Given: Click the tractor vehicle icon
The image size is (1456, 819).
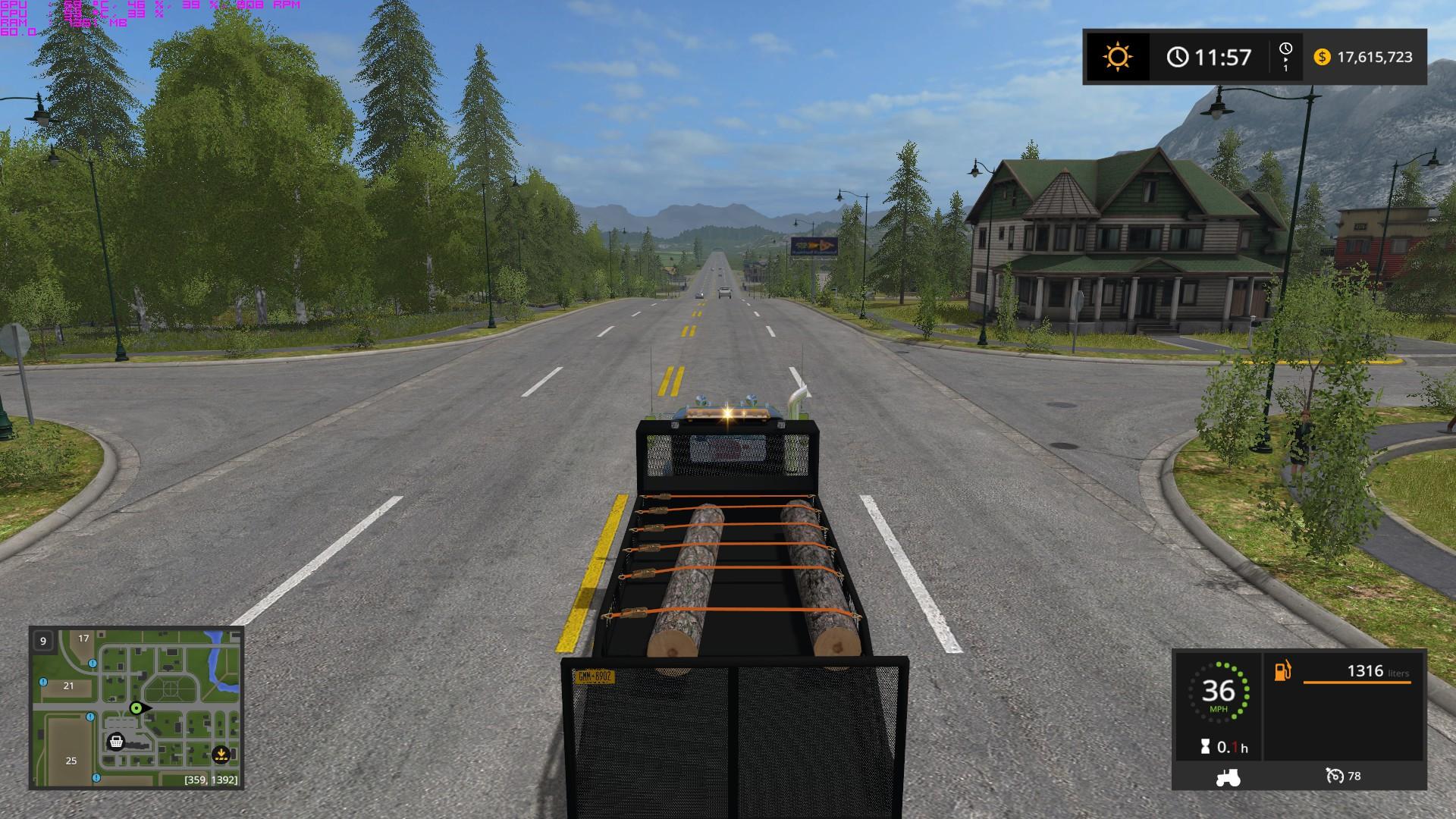Looking at the screenshot, I should [1227, 776].
